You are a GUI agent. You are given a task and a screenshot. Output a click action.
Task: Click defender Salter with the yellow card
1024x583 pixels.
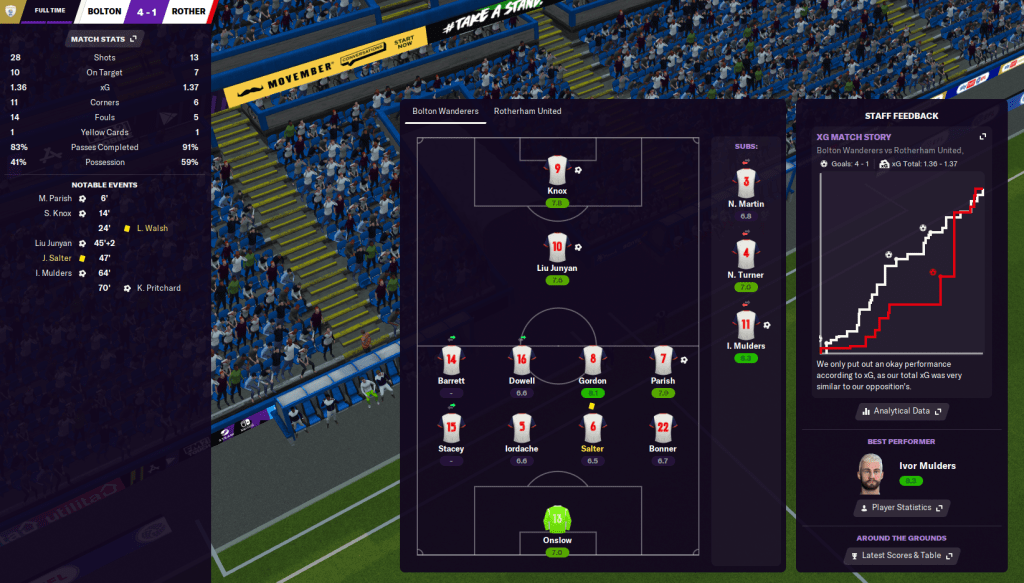click(592, 427)
